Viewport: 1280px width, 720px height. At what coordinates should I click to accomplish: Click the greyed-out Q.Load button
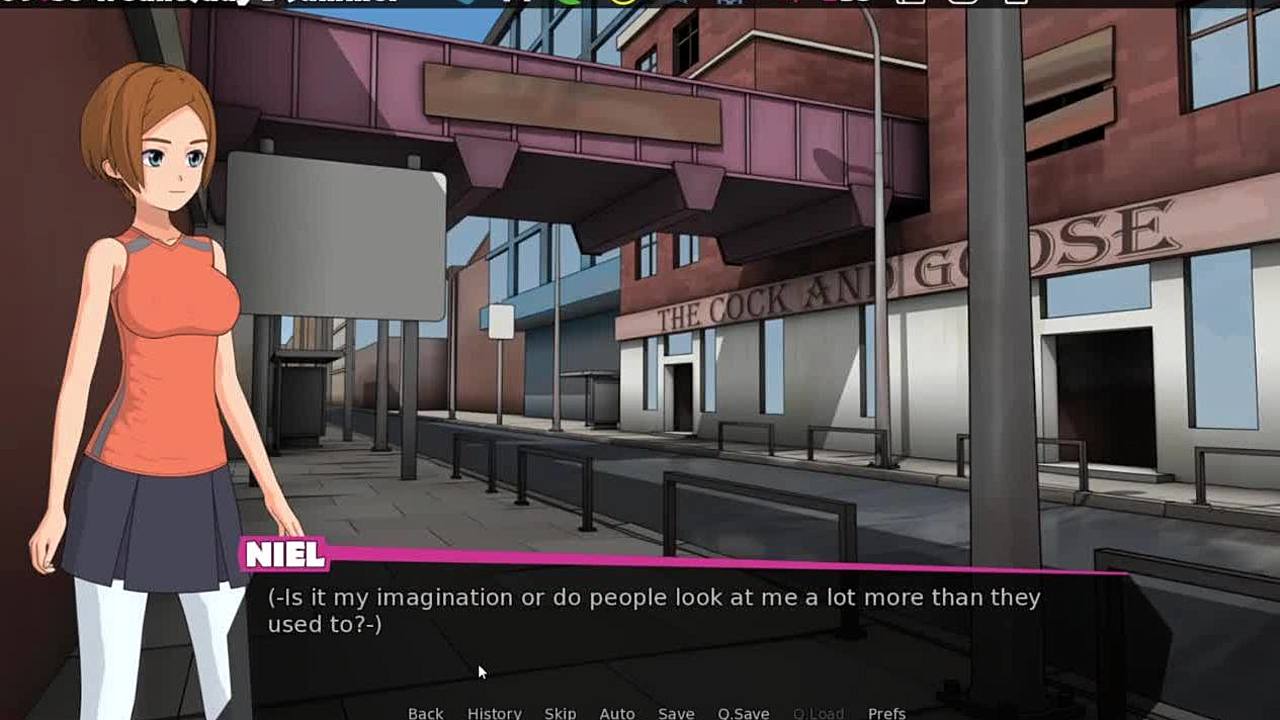click(x=818, y=713)
